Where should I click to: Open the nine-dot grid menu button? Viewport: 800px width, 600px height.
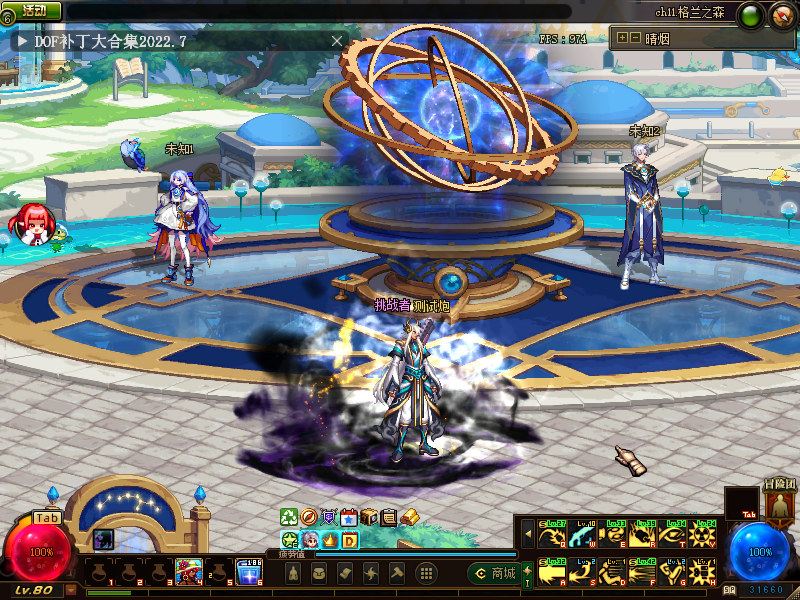click(426, 573)
